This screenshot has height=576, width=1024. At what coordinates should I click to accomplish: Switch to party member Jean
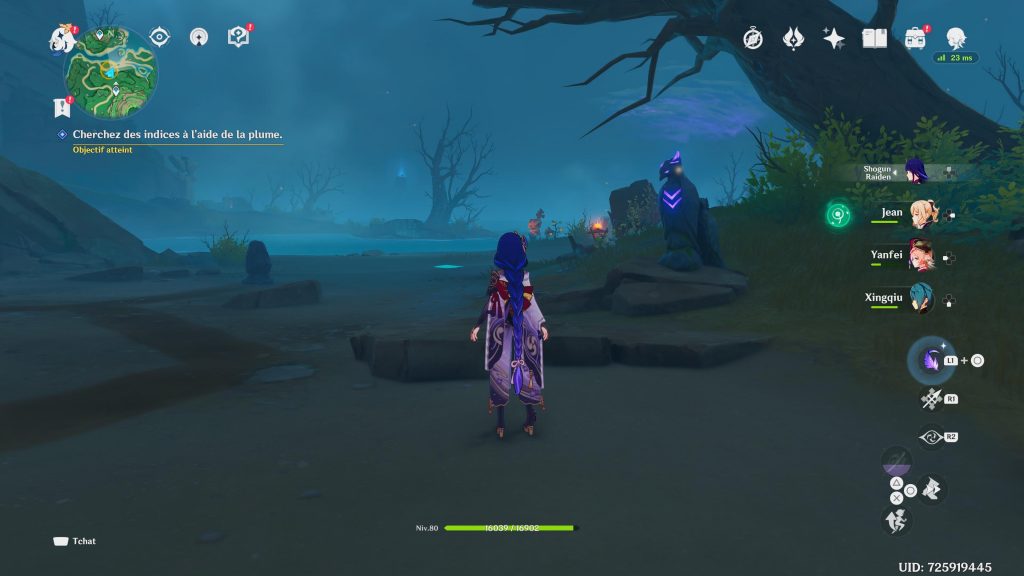918,214
